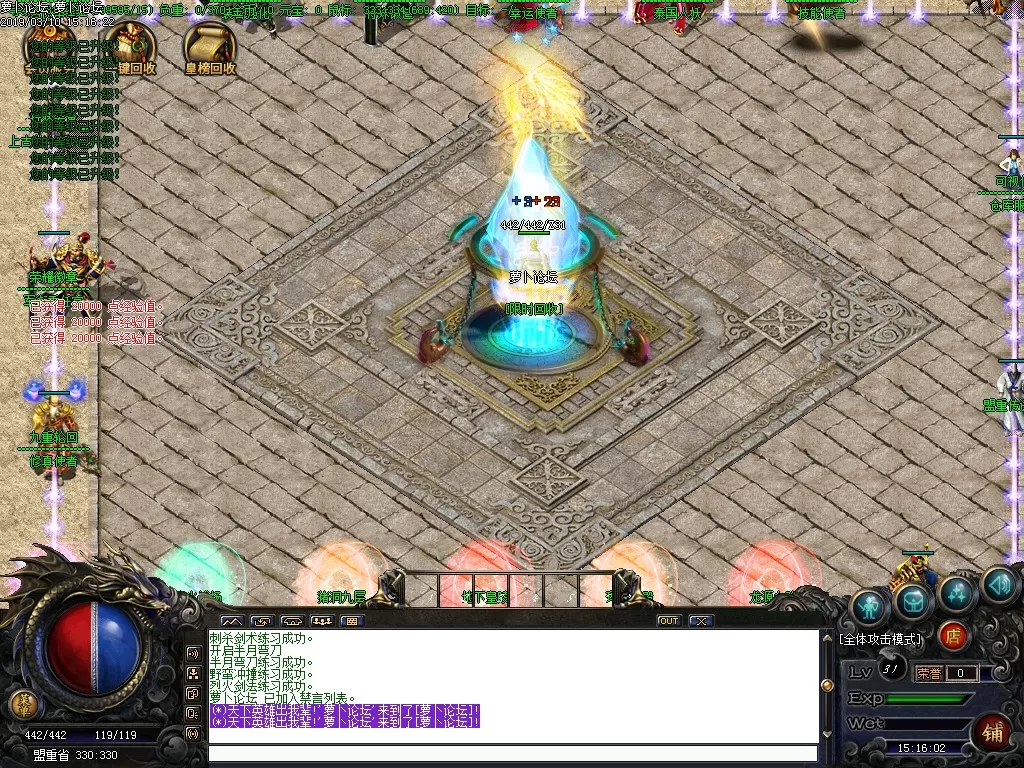Image resolution: width=1024 pixels, height=768 pixels.
Task: Open the red 店 shop button
Action: pyautogui.click(x=953, y=635)
